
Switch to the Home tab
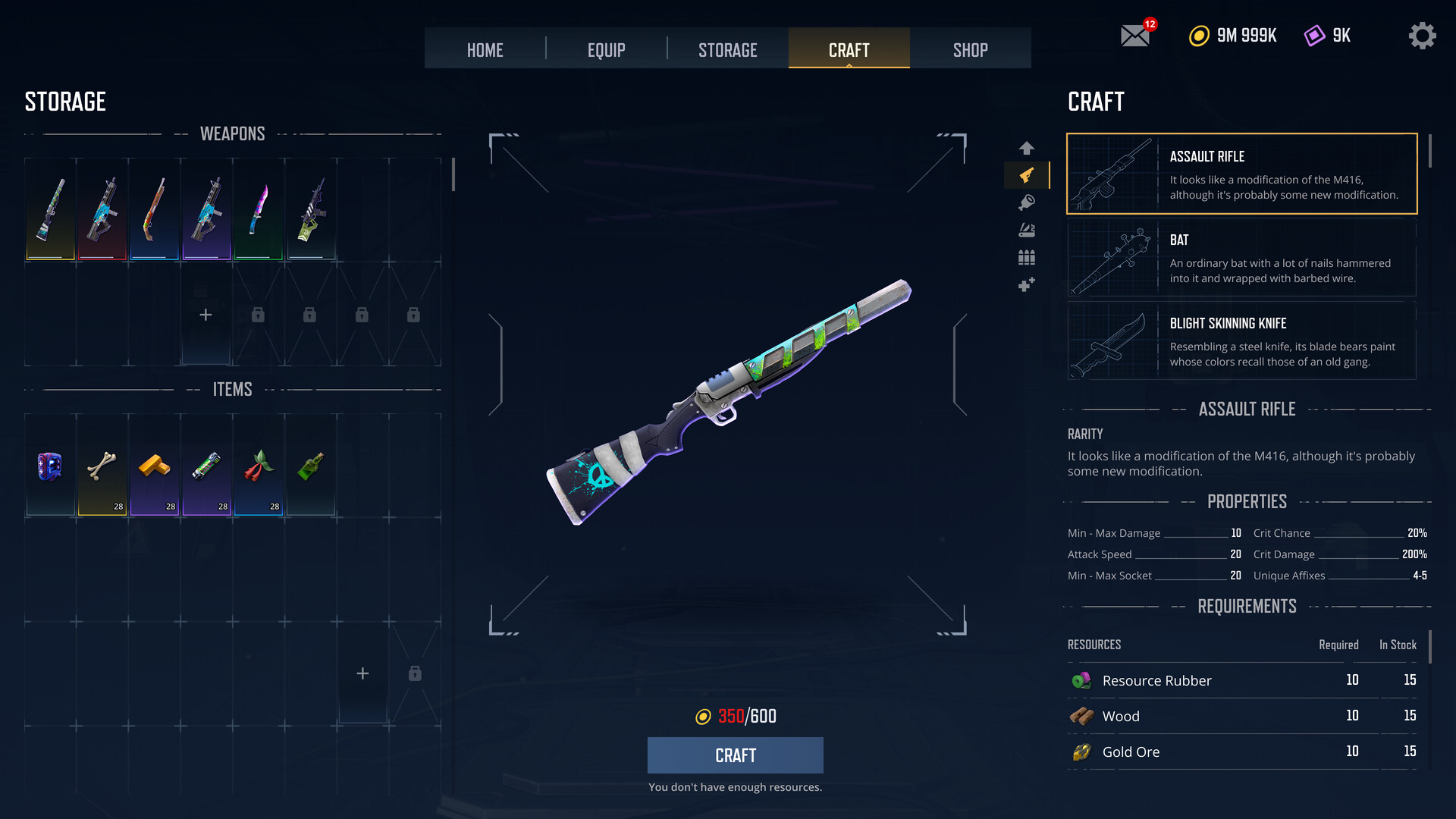(485, 50)
